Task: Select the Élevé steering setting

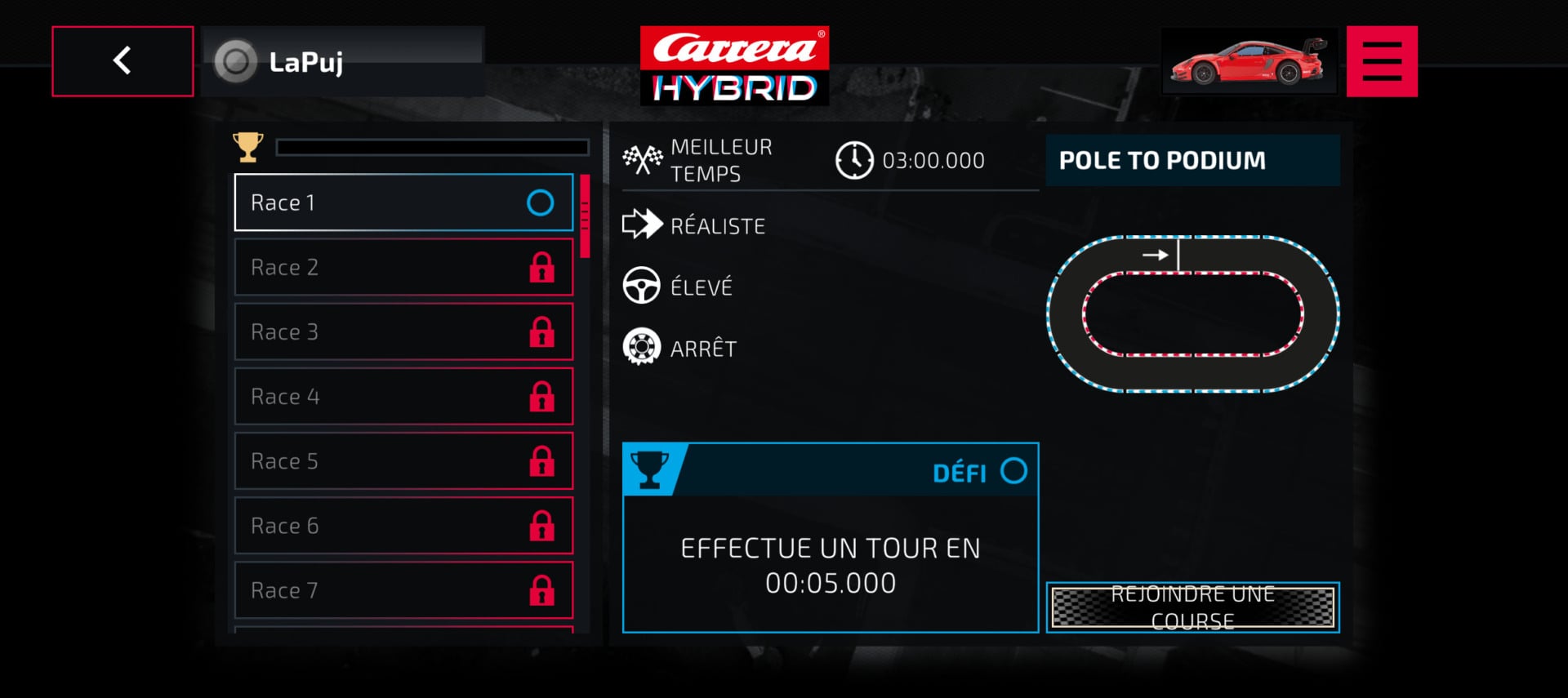Action: (701, 287)
